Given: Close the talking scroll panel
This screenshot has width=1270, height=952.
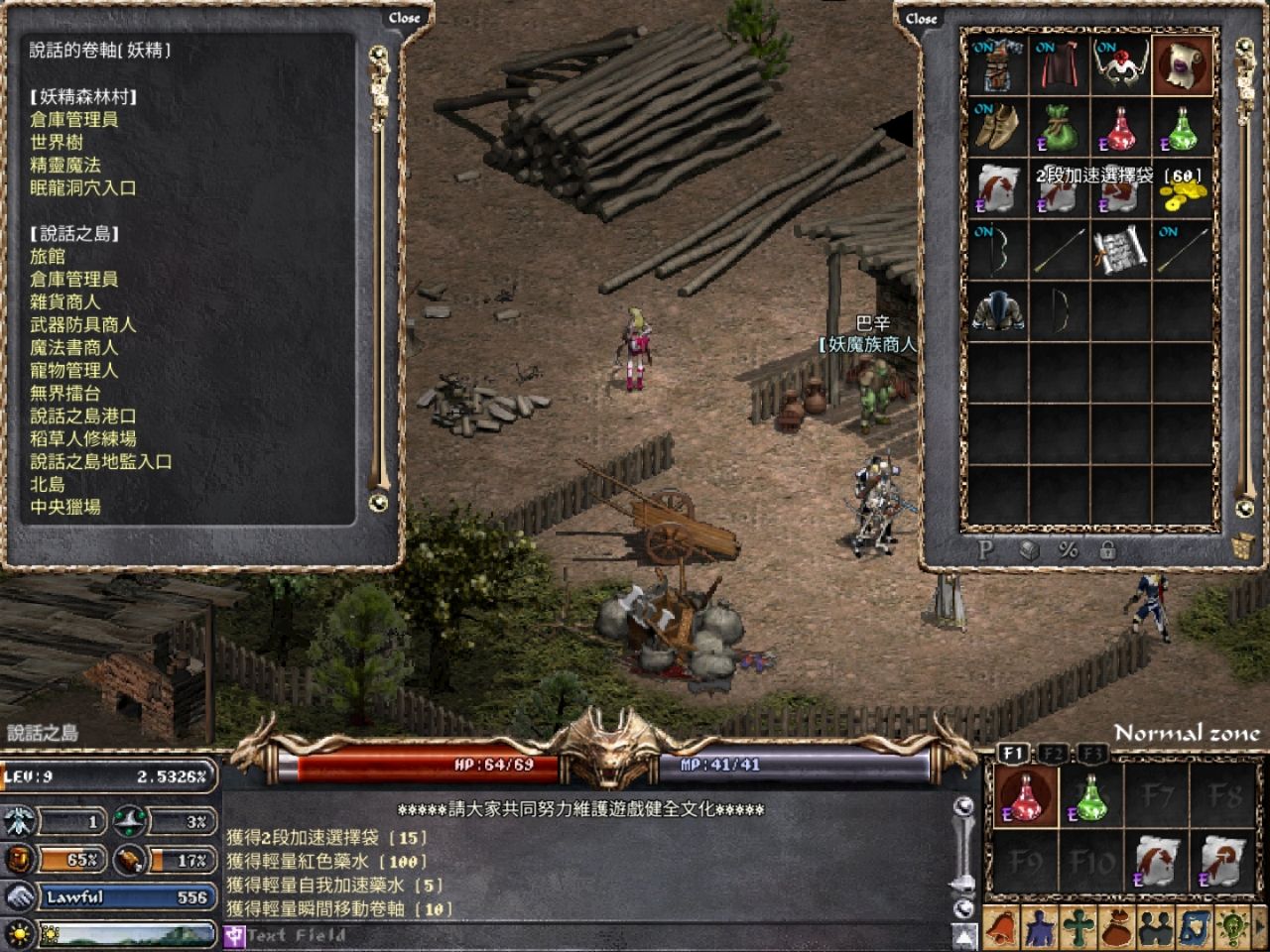Looking at the screenshot, I should [404, 18].
